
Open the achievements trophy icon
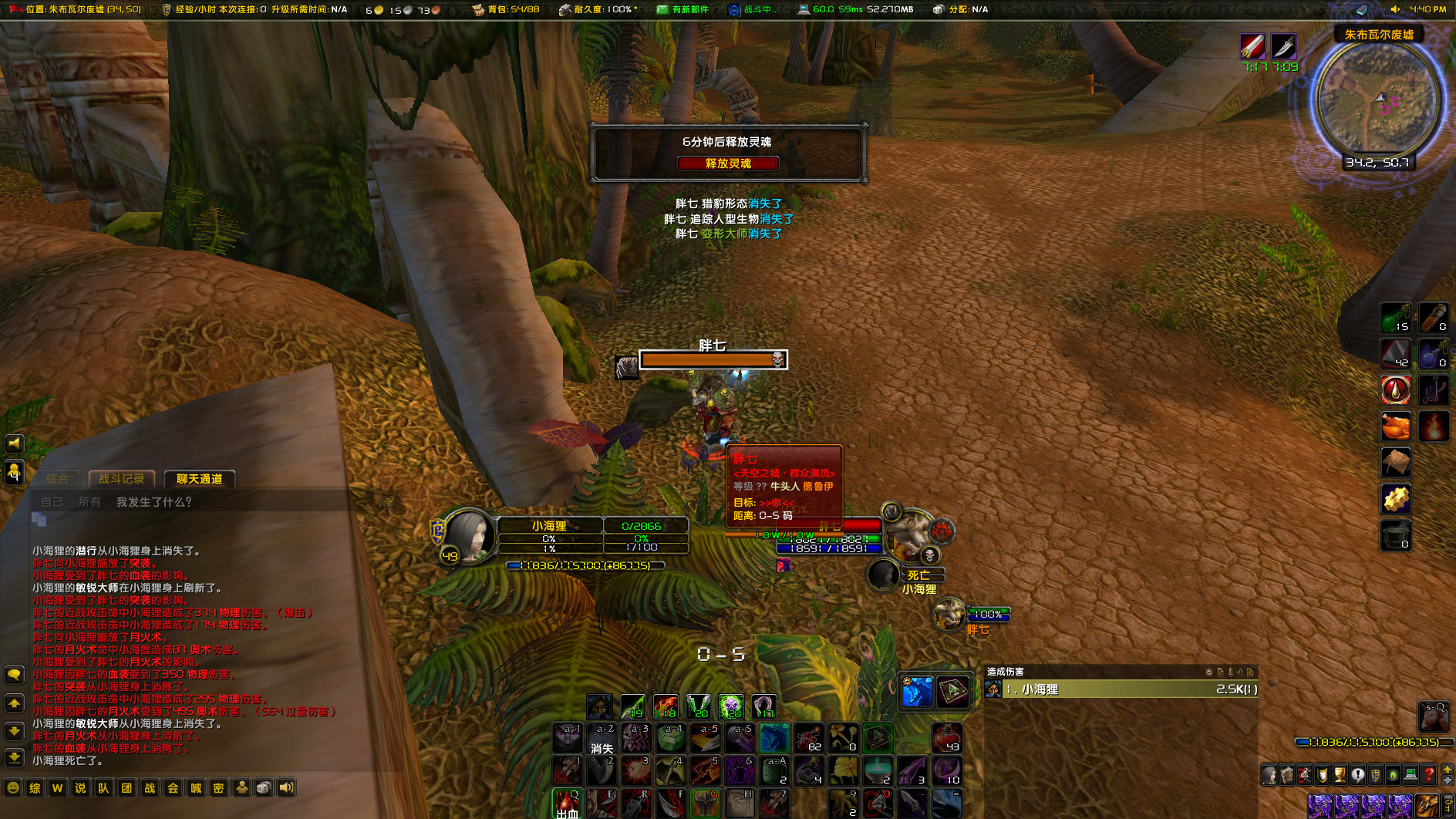[x=1340, y=775]
